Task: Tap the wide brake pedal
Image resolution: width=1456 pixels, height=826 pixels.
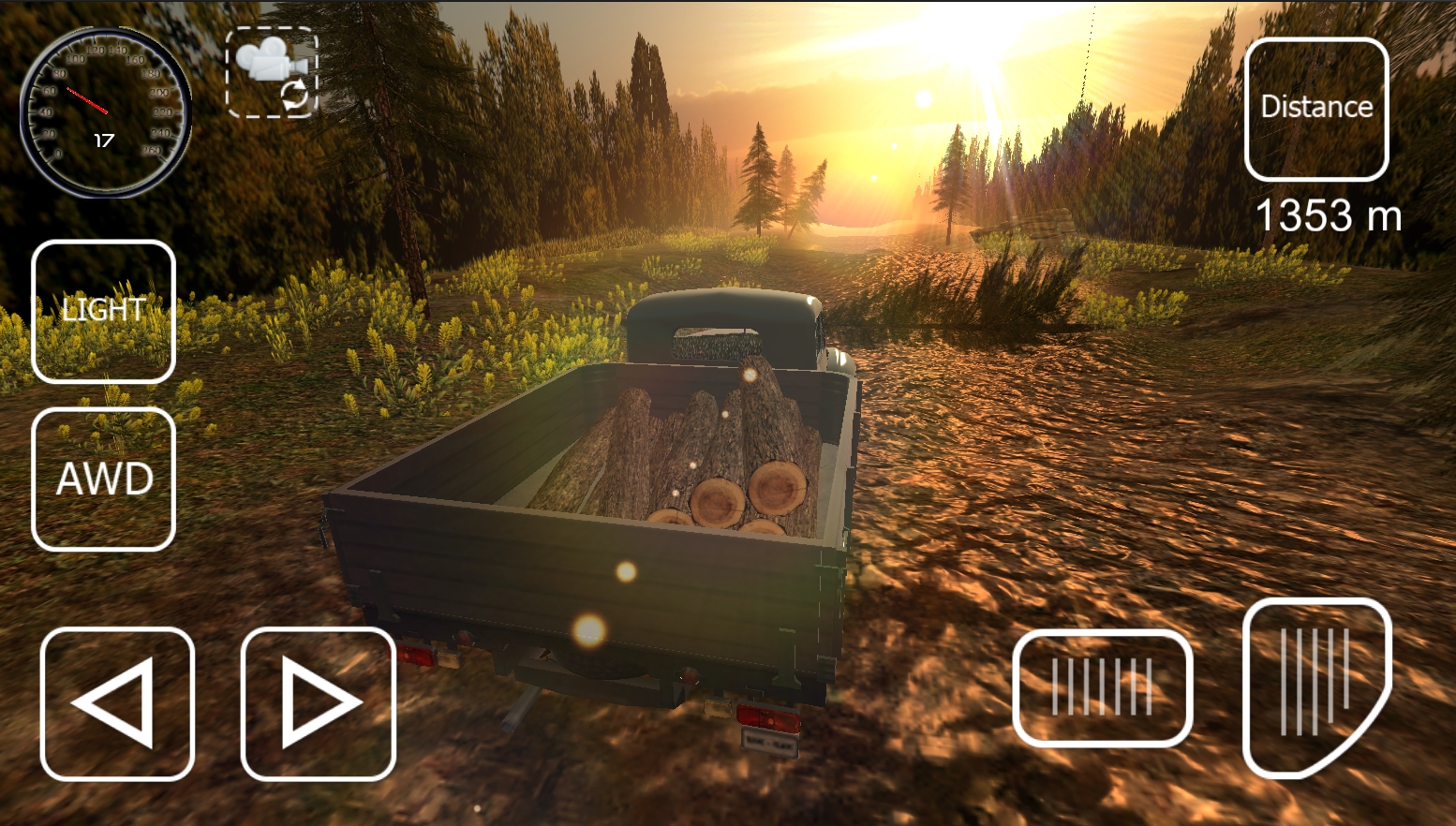Action: coord(1102,687)
